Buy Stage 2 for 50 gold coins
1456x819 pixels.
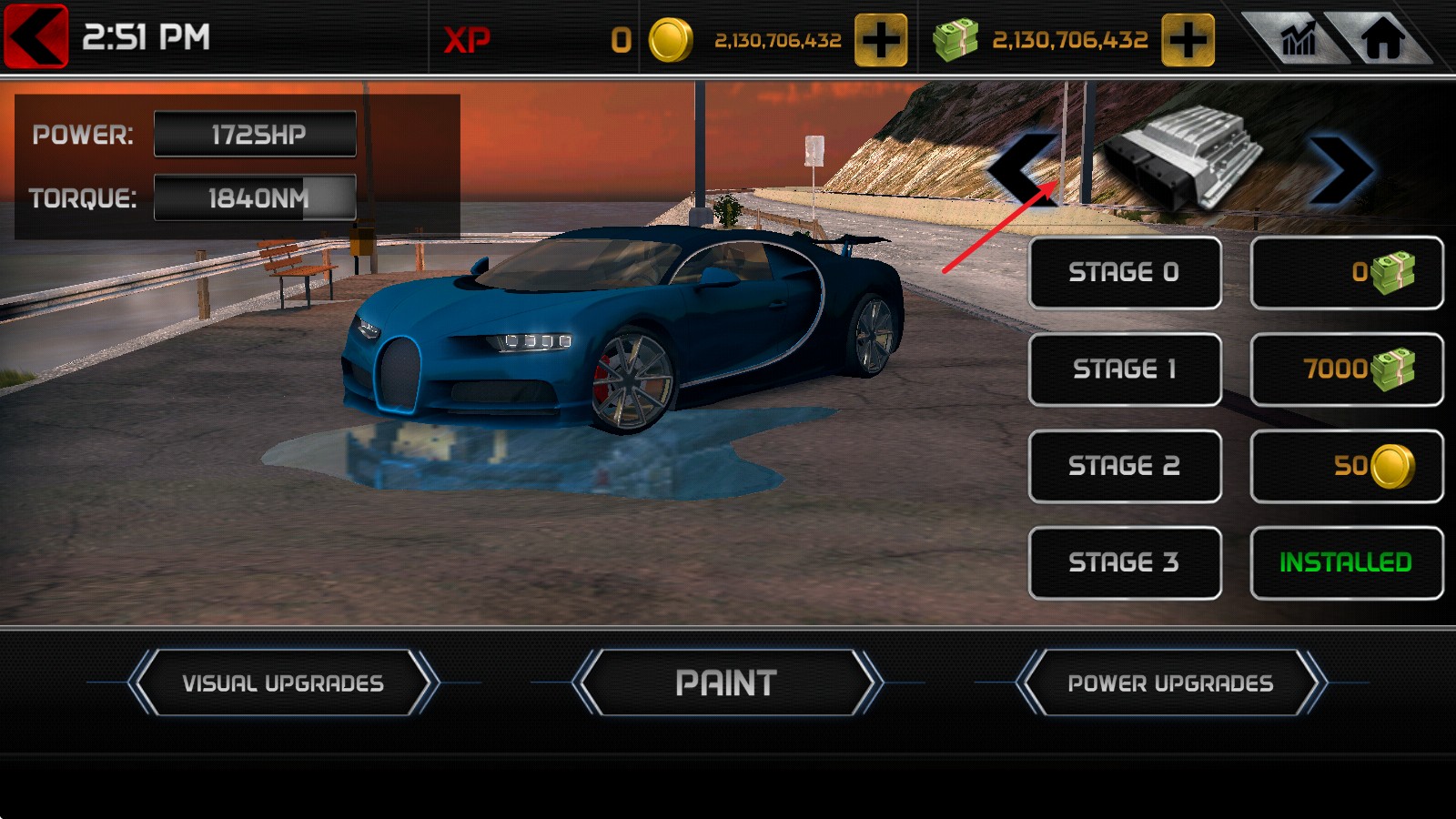coord(1347,466)
